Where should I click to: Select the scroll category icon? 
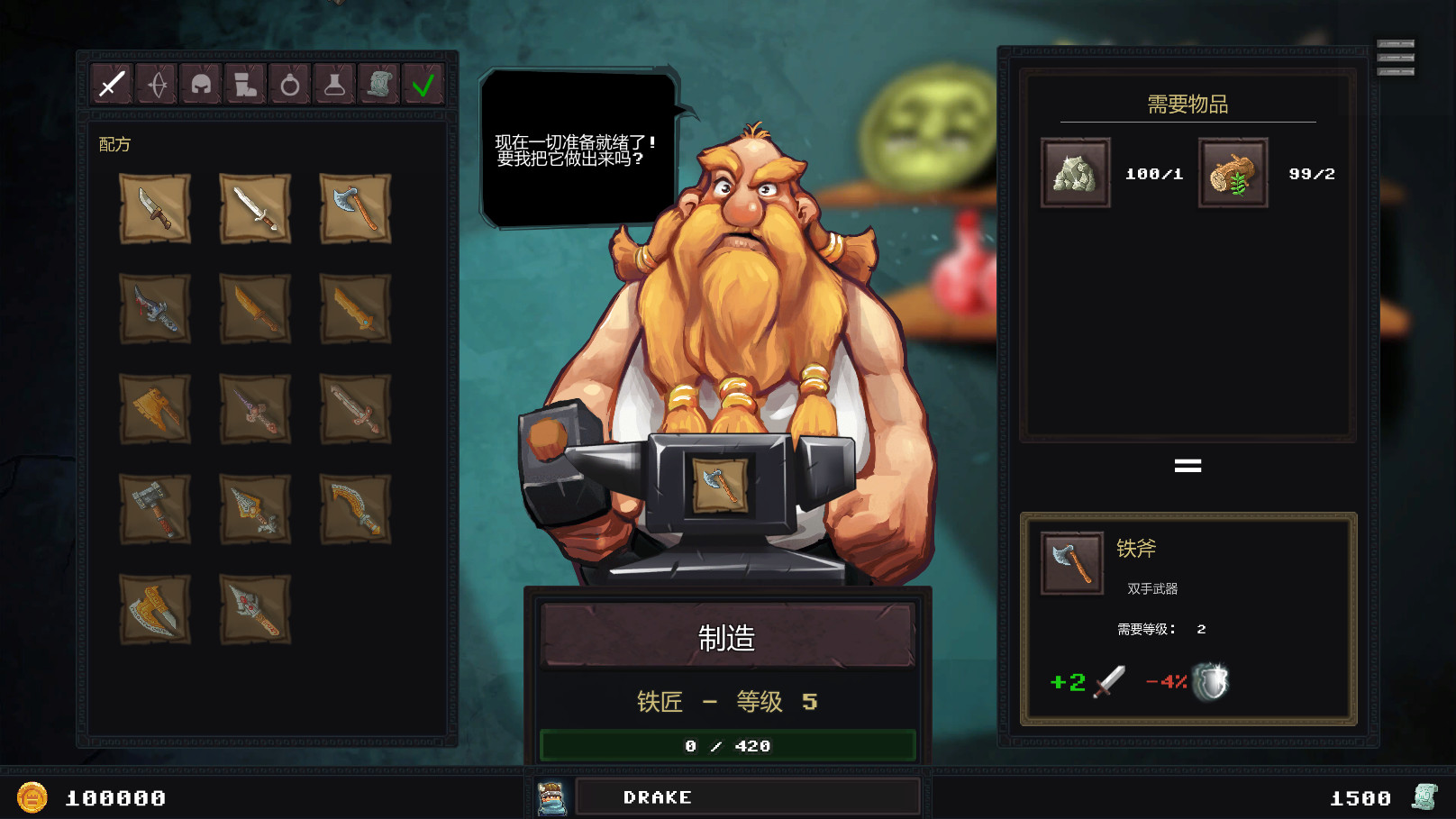click(x=379, y=84)
